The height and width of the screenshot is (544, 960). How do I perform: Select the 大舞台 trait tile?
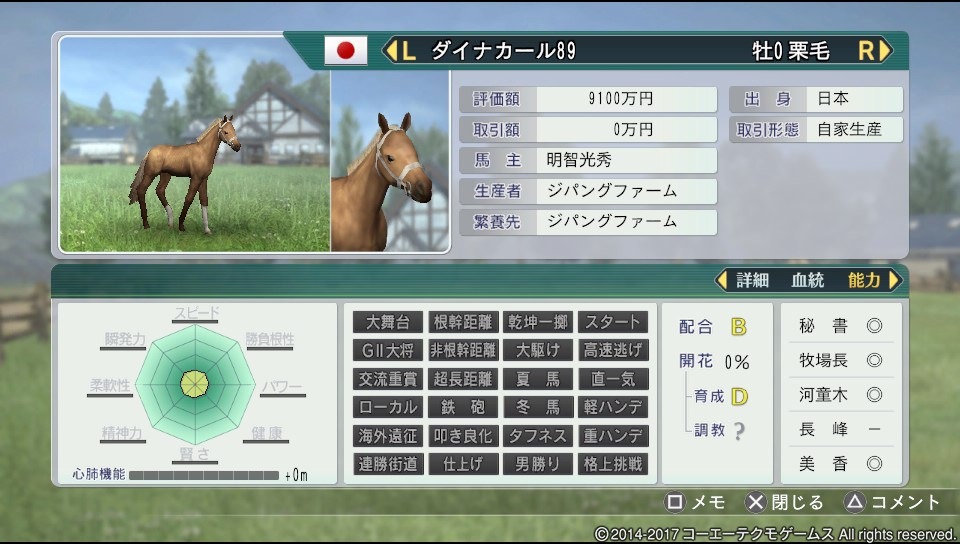click(x=388, y=322)
